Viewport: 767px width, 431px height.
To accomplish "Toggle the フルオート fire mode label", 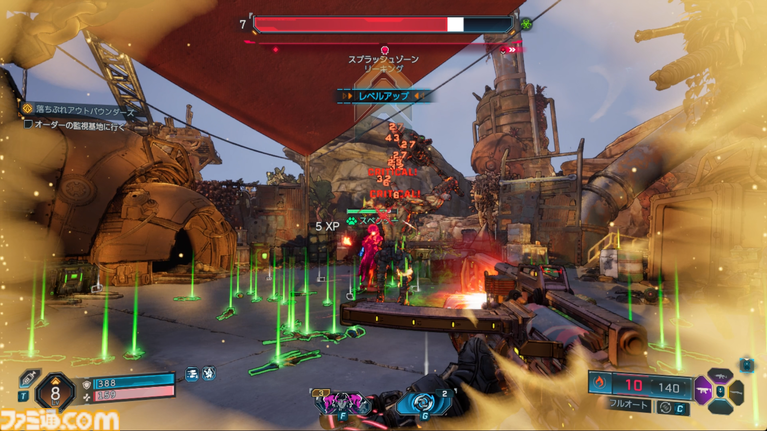I will (627, 407).
